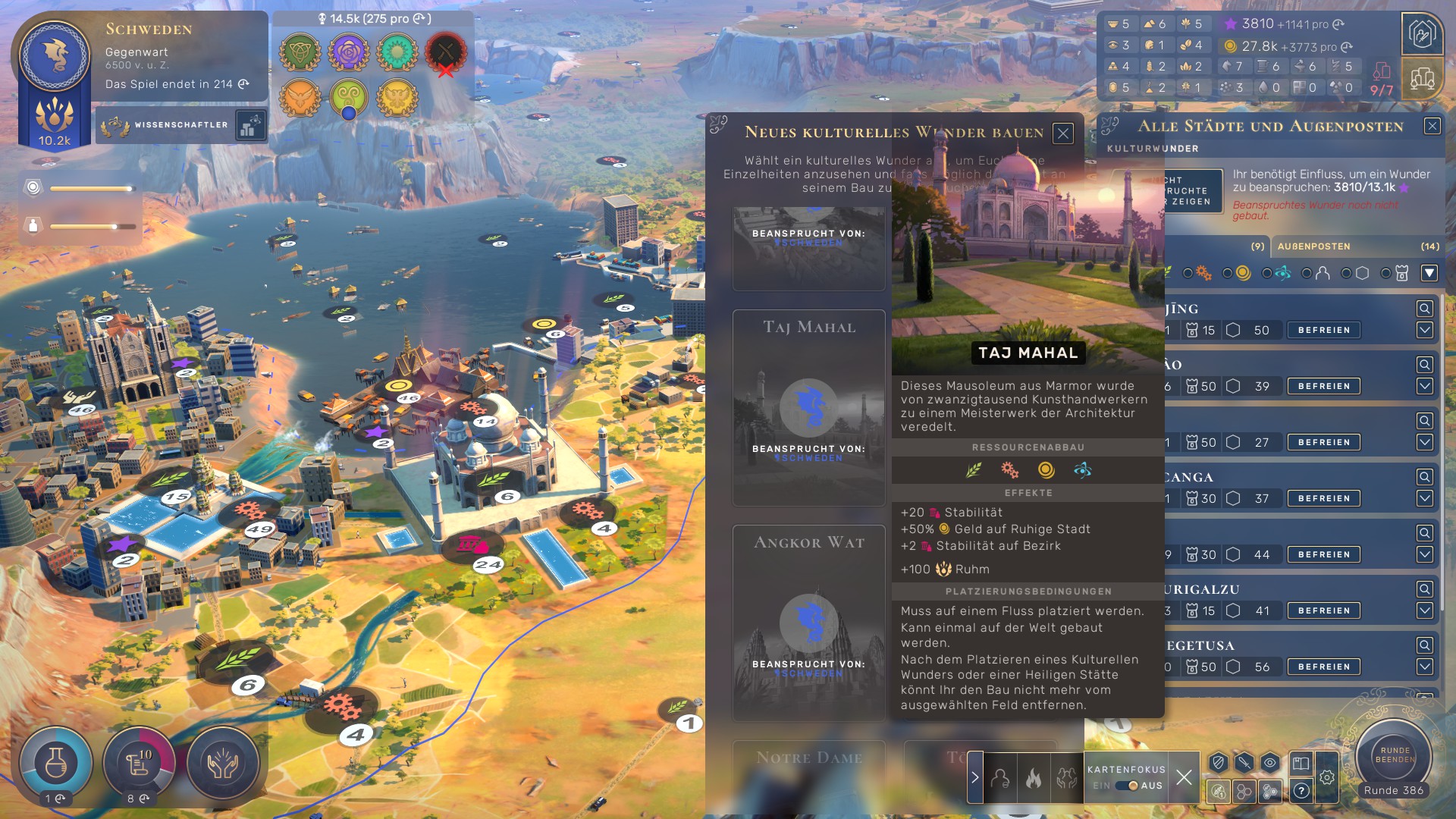1456x819 pixels.
Task: Click the Schweden empire emblem
Action: tap(55, 57)
